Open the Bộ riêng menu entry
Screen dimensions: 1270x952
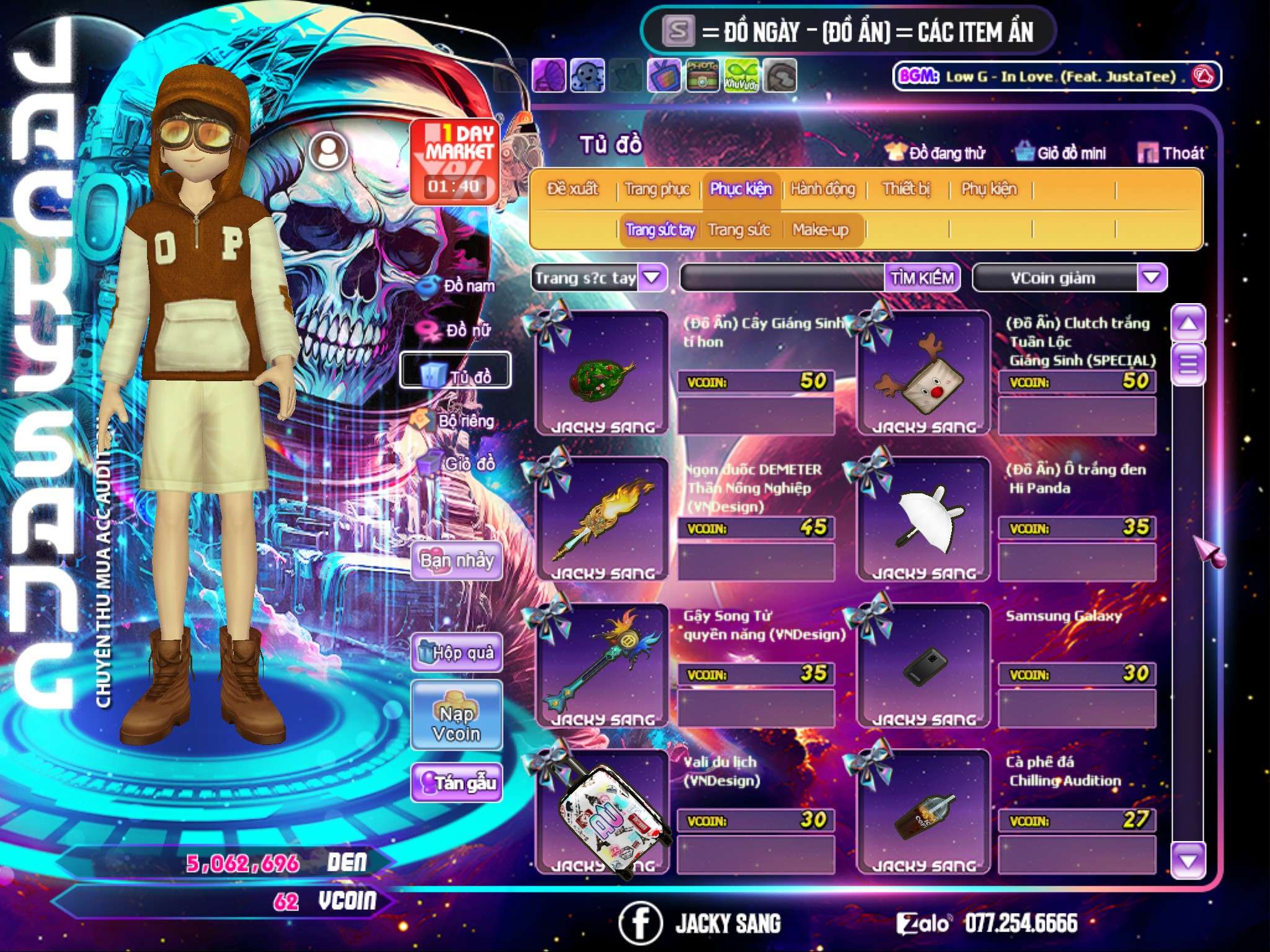[456, 421]
